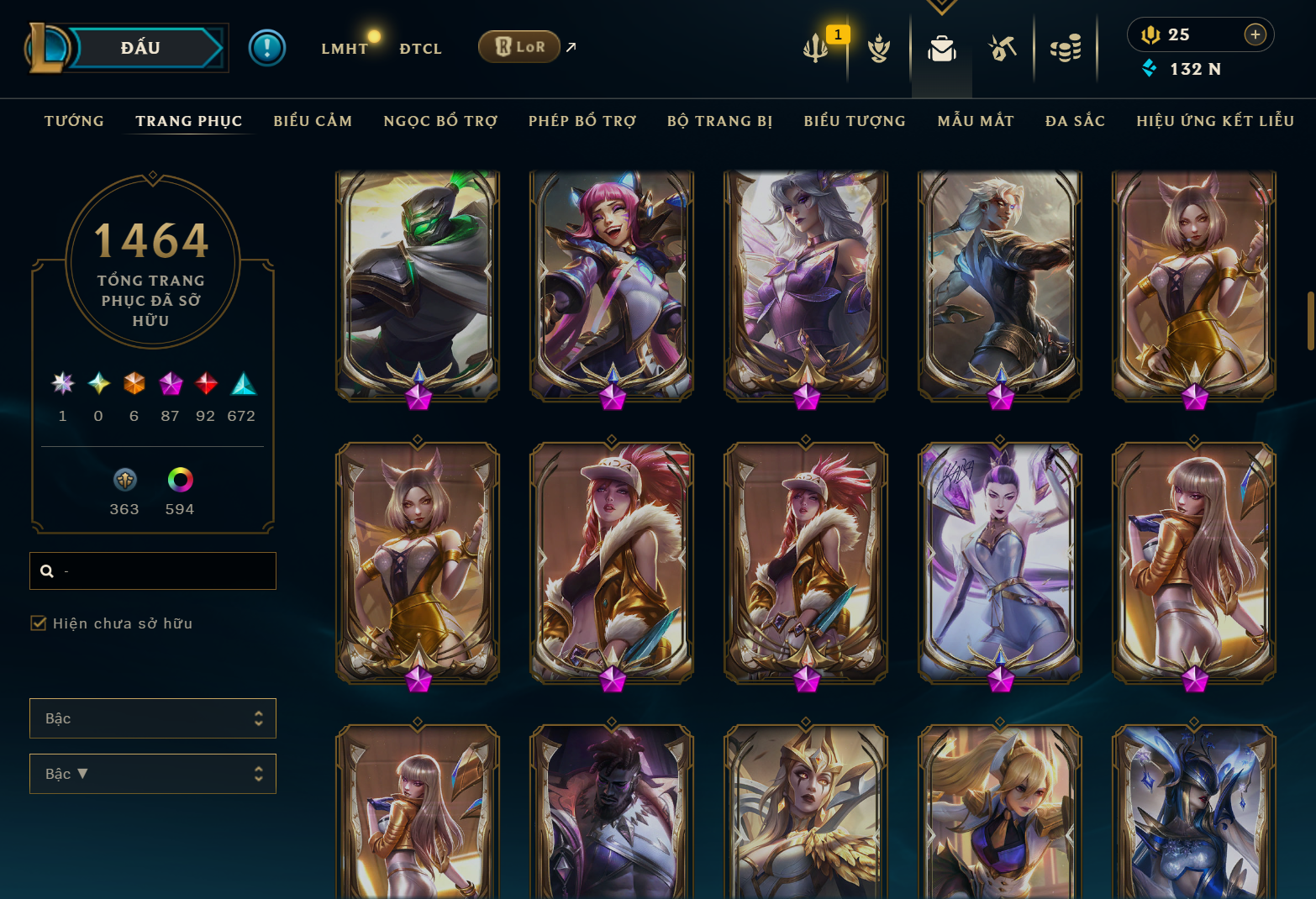The height and width of the screenshot is (899, 1316).
Task: Click the plus button to buy RP
Action: pyautogui.click(x=1255, y=34)
